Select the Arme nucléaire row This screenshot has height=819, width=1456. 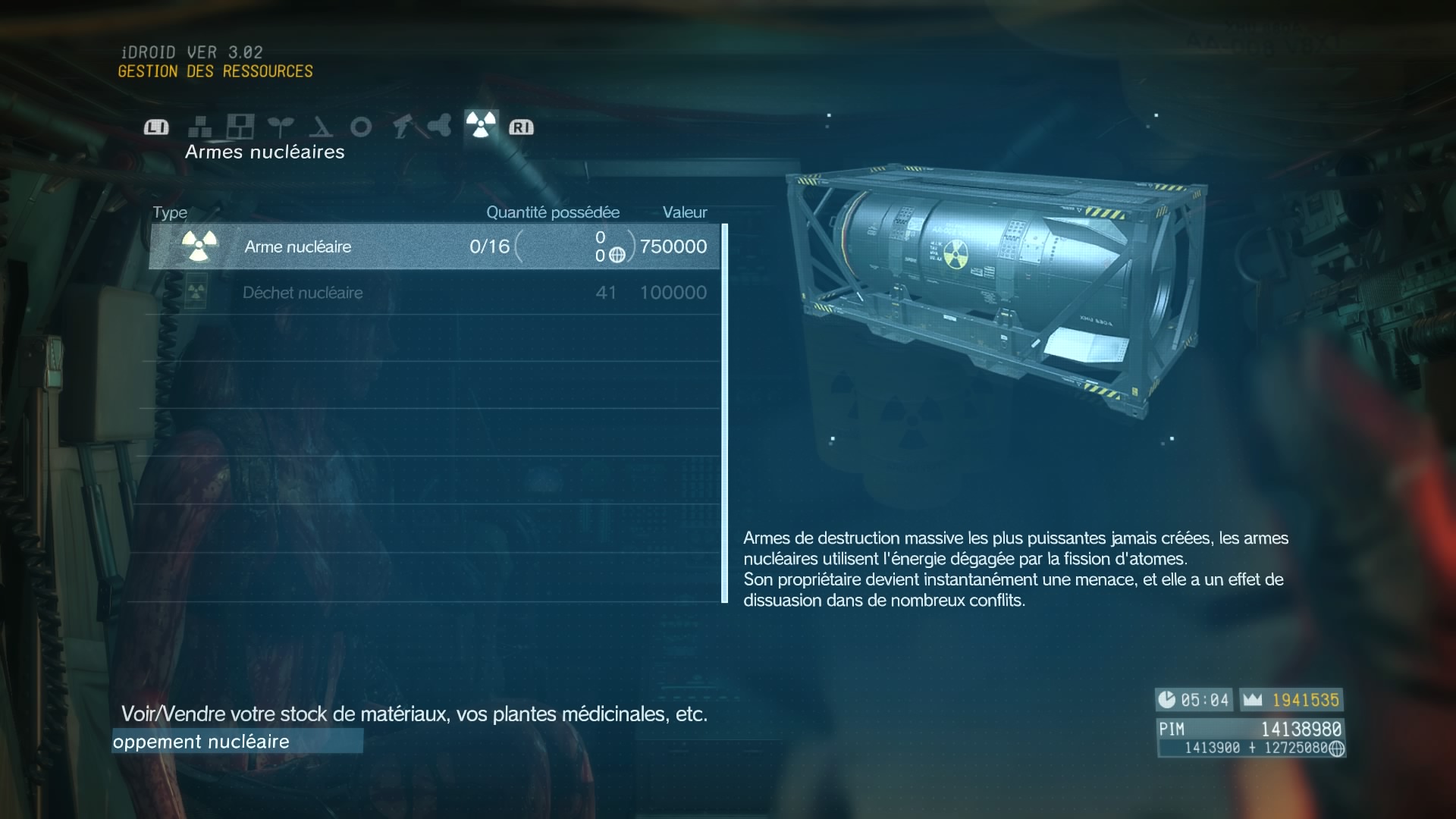(x=434, y=246)
